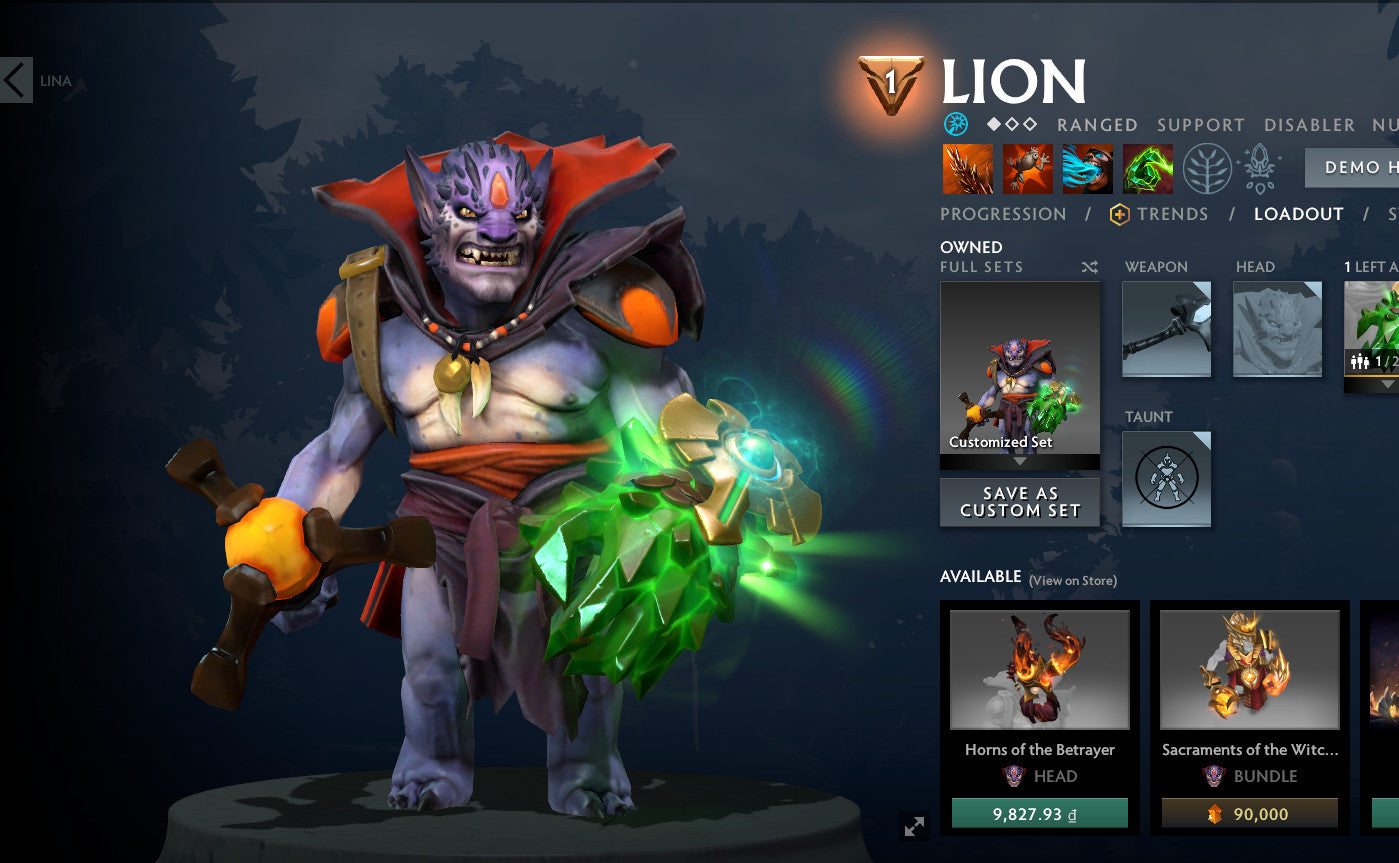Click the expand-view arrows near the hero stage

click(913, 826)
